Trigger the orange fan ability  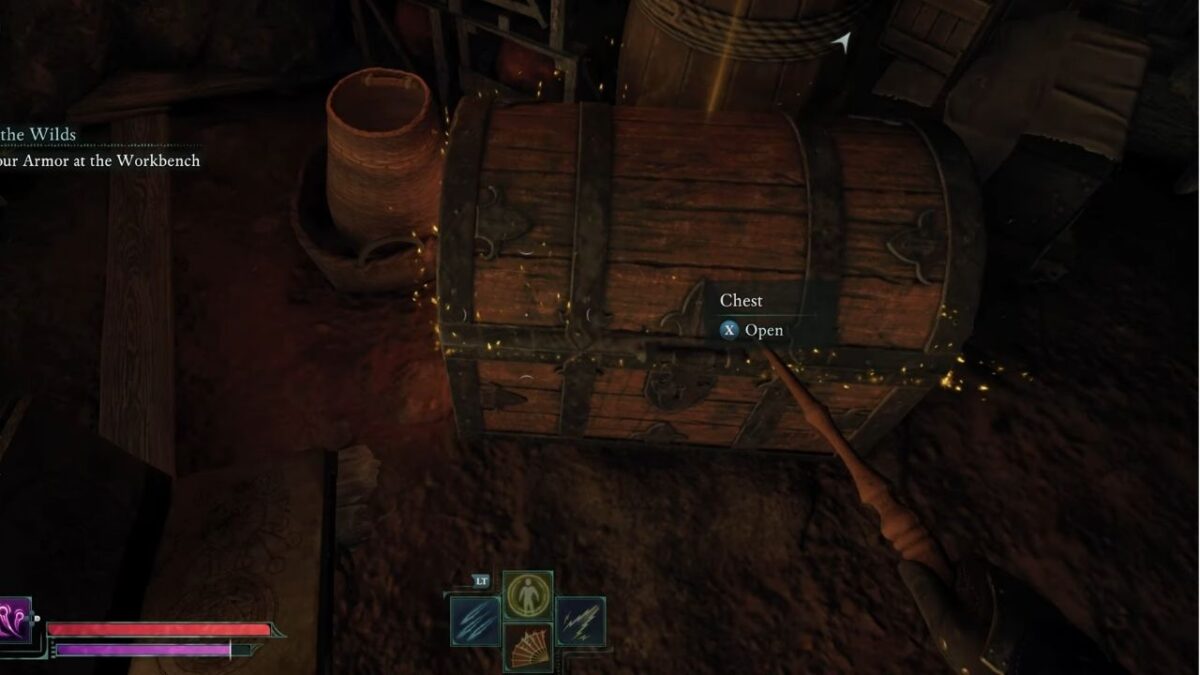[x=527, y=646]
